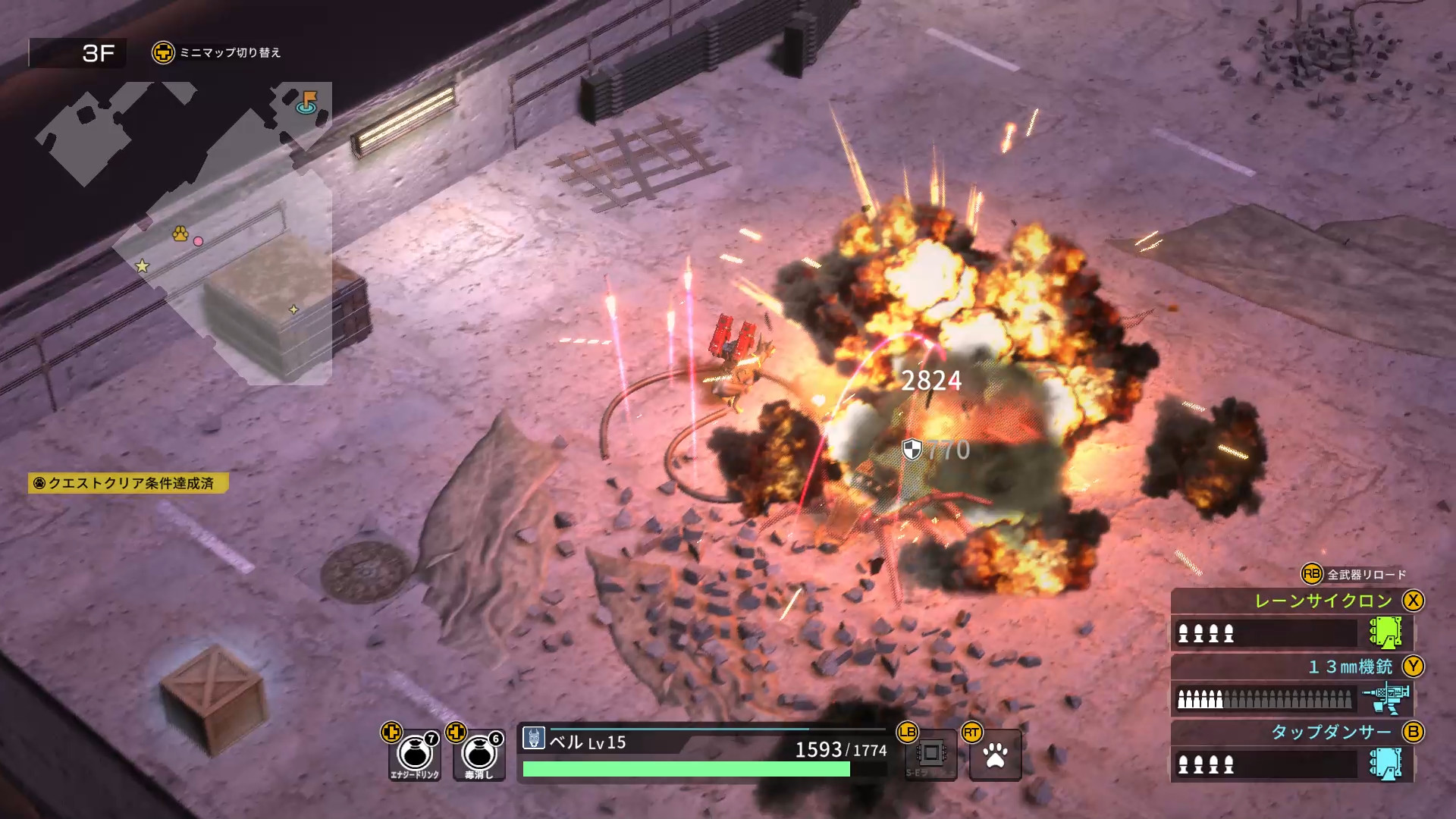
Task: Click the controller button icon before ミニマップ切り替え
Action: (x=164, y=53)
